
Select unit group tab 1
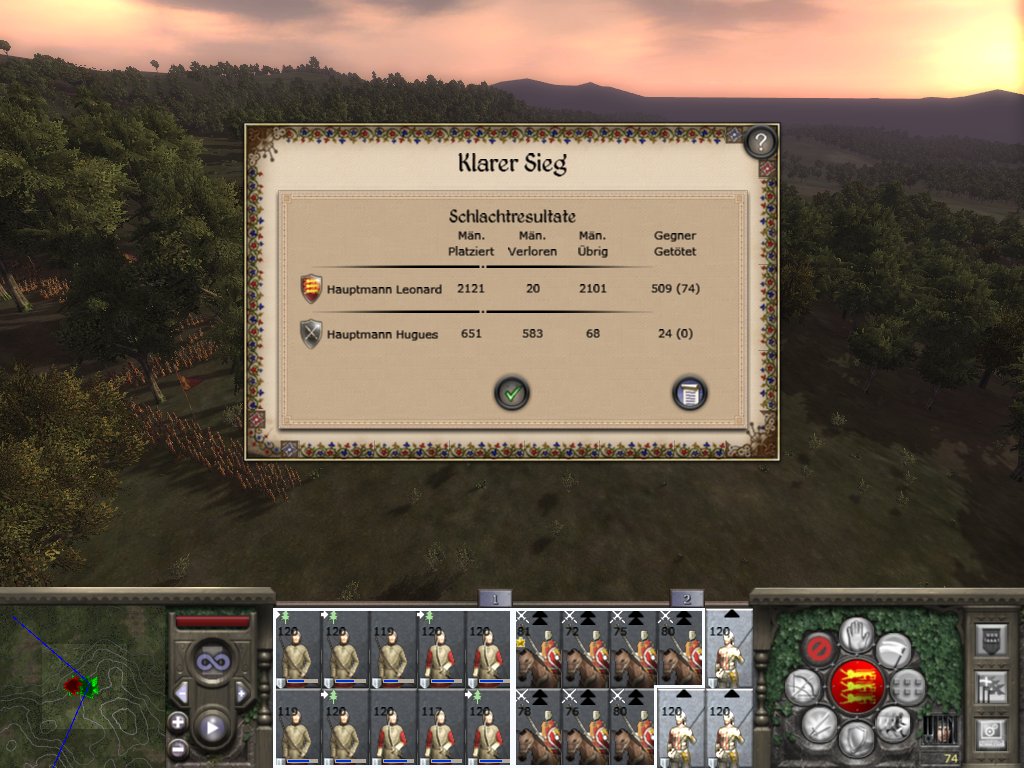point(494,599)
